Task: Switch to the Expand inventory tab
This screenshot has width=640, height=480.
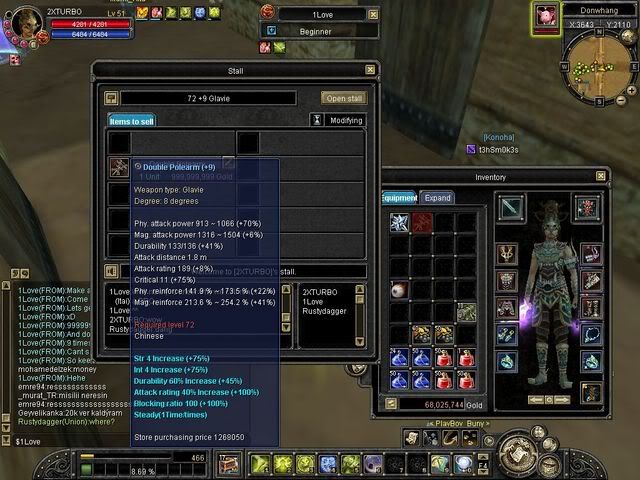Action: [x=439, y=198]
